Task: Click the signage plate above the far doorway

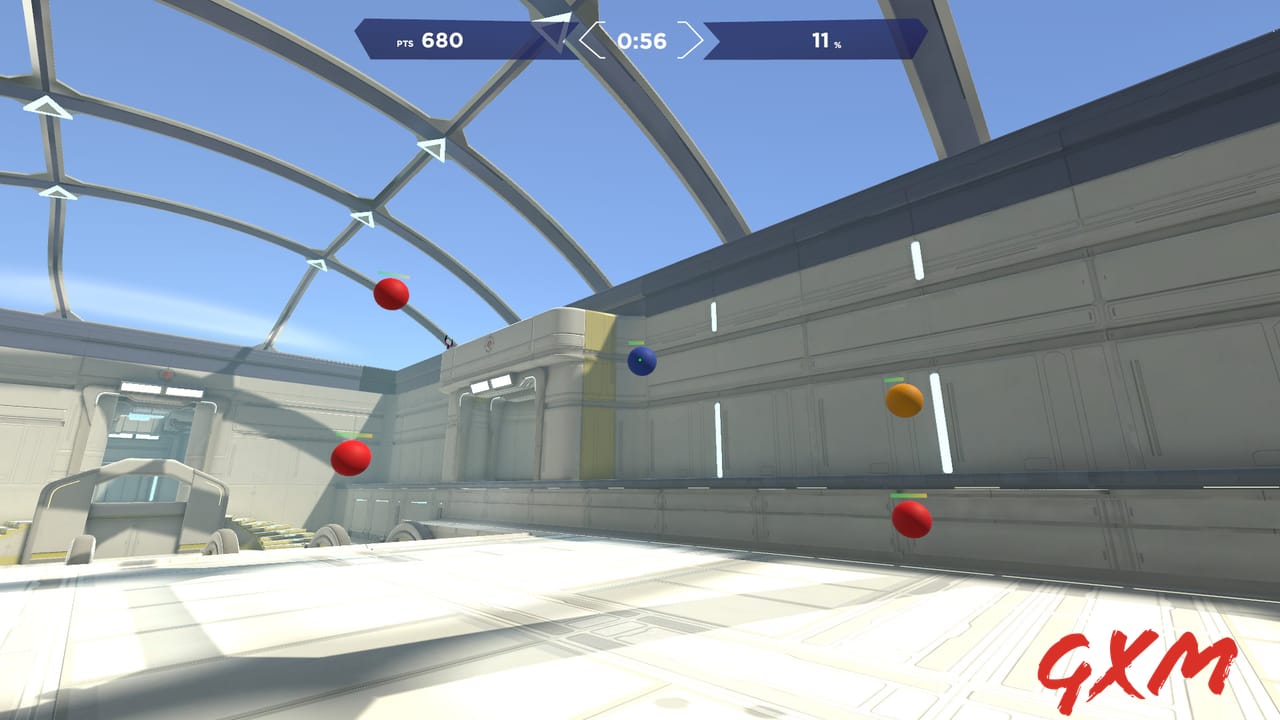Action: point(491,382)
